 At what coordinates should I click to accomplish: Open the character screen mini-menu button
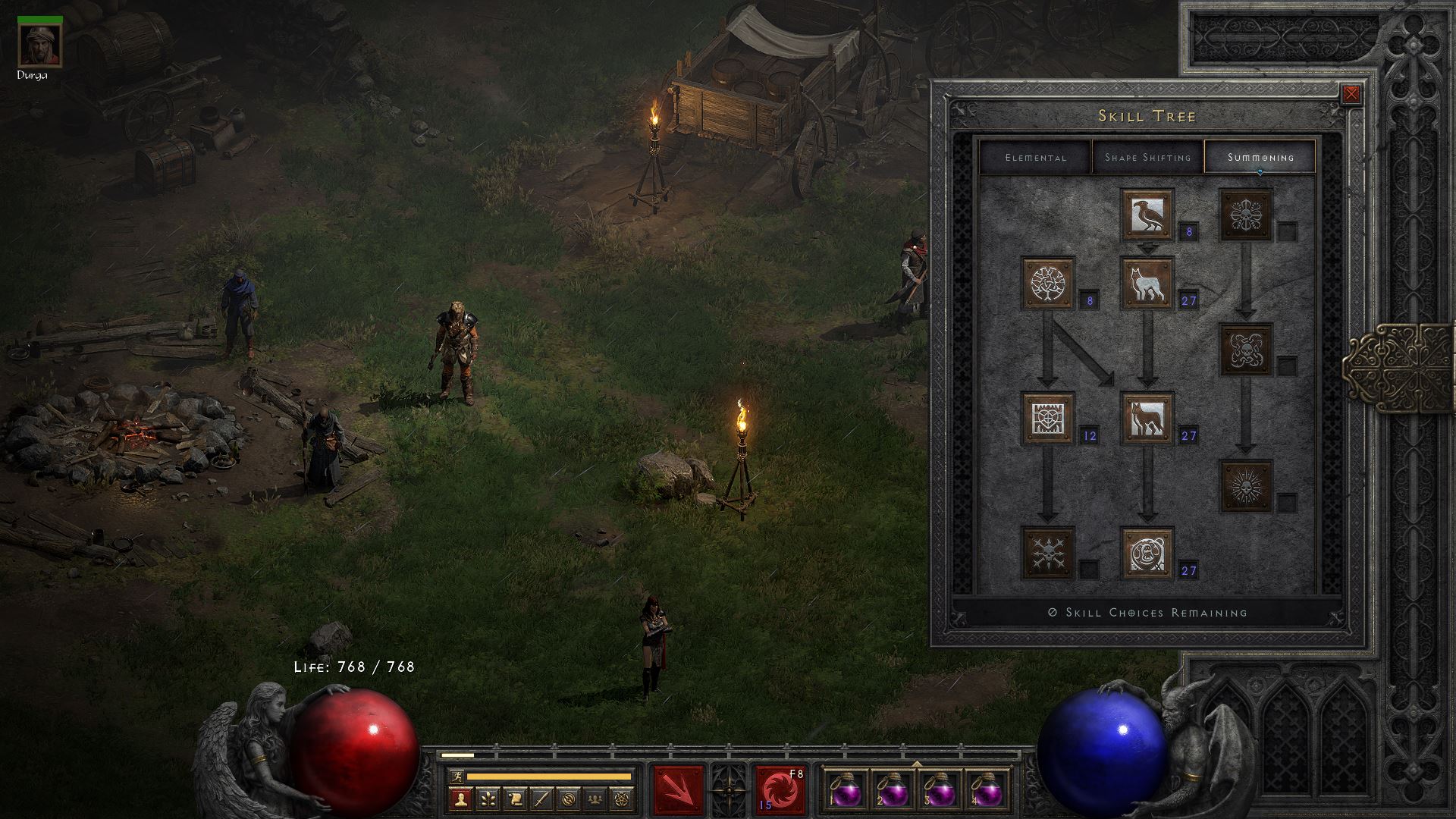click(x=460, y=799)
